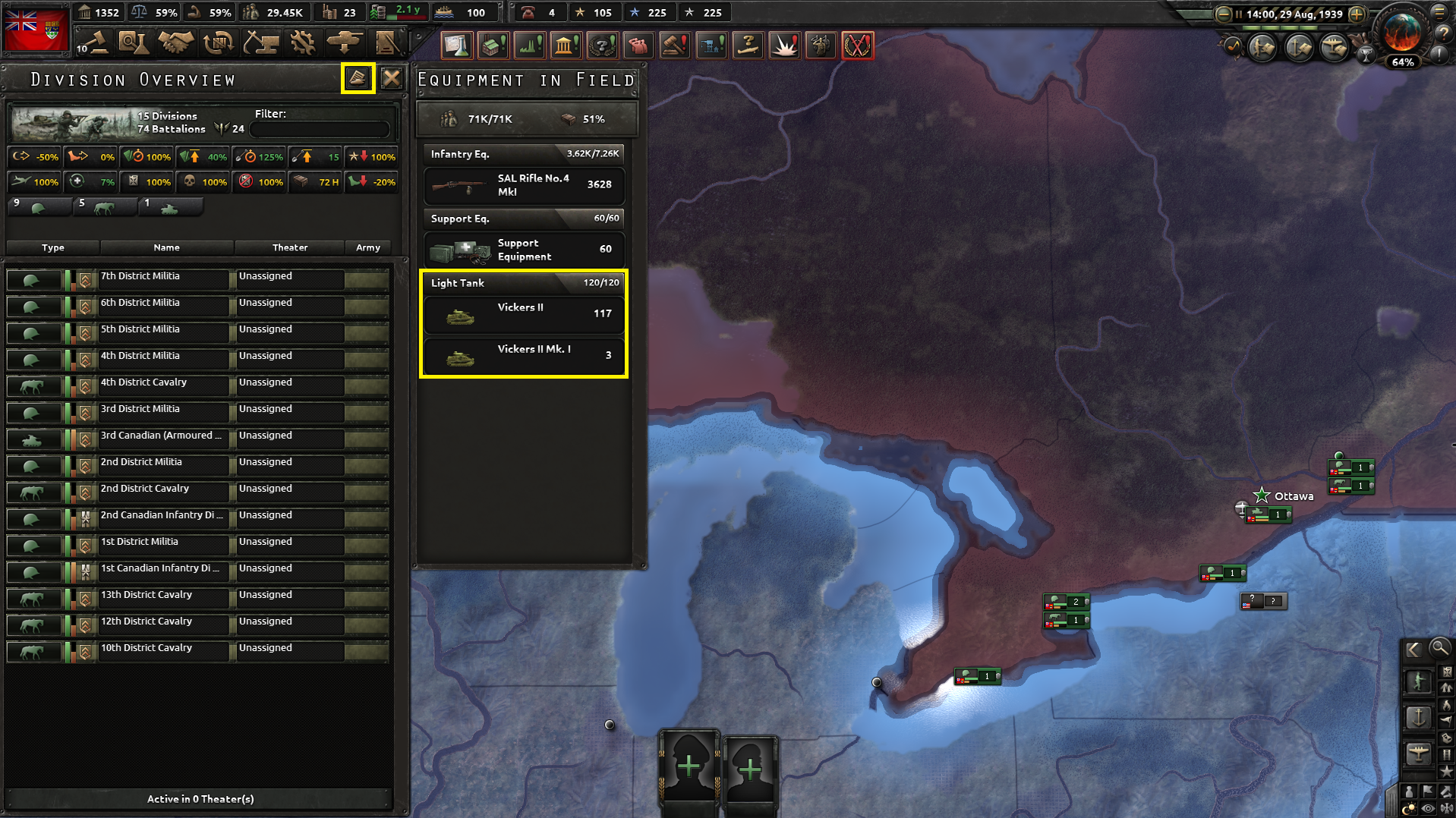This screenshot has height=818, width=1456.
Task: Open the political power gavel alert icon
Action: (675, 45)
